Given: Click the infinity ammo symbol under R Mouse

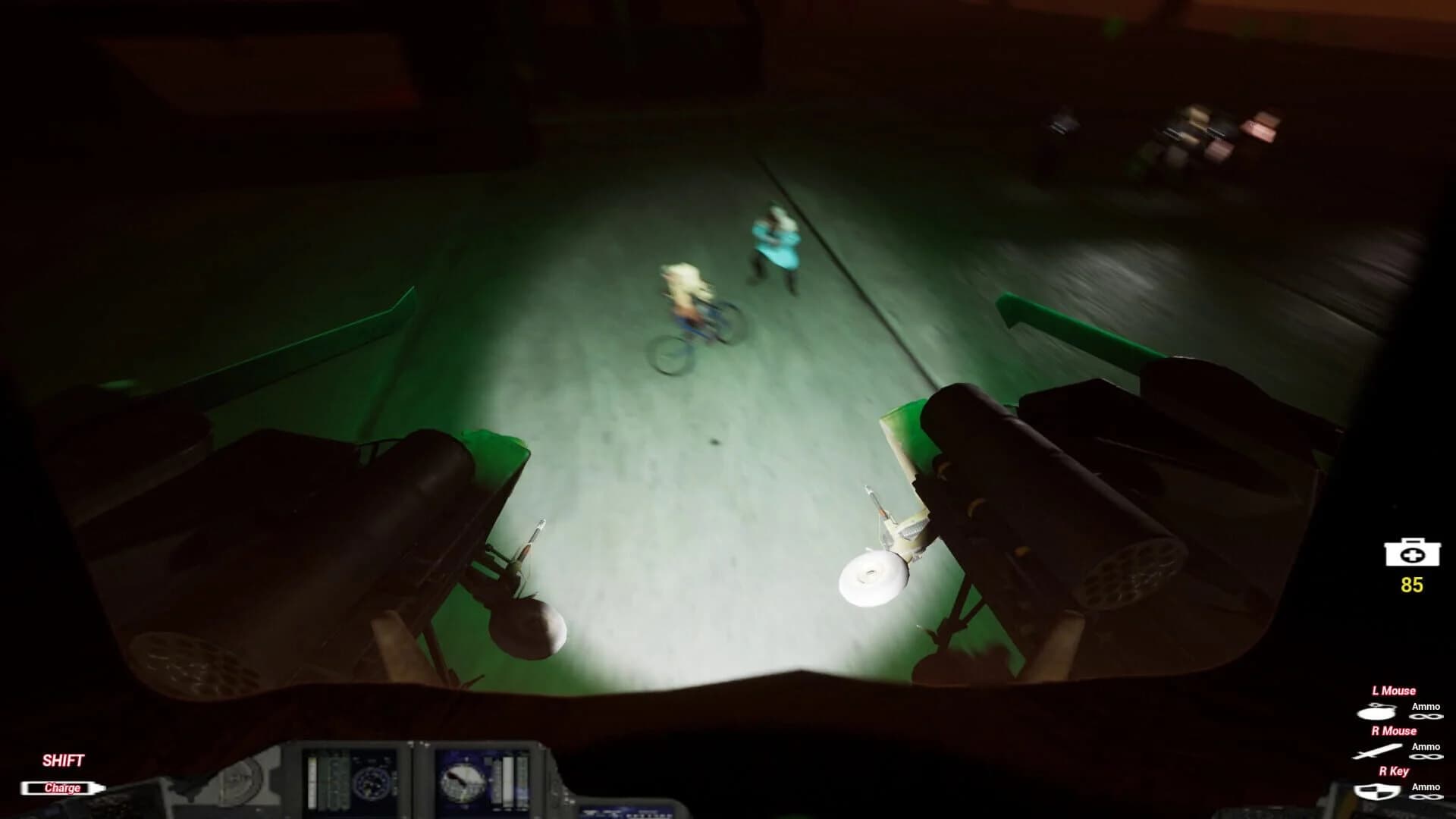Looking at the screenshot, I should [1426, 757].
